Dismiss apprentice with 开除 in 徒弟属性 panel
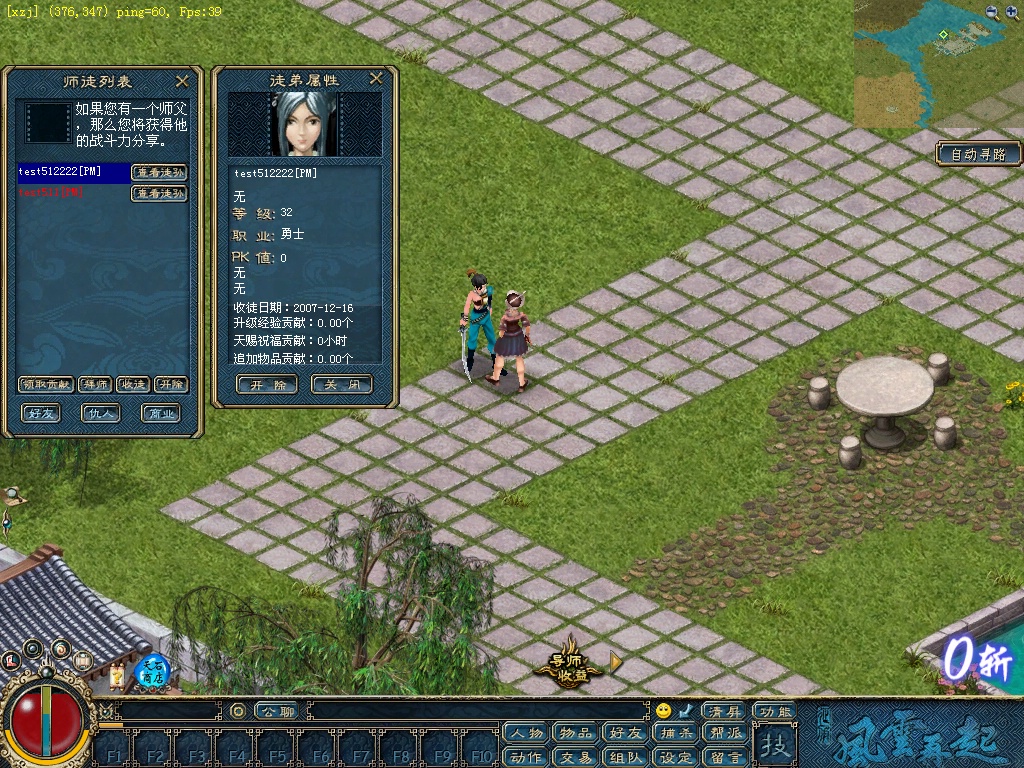The image size is (1024, 768). coord(266,384)
